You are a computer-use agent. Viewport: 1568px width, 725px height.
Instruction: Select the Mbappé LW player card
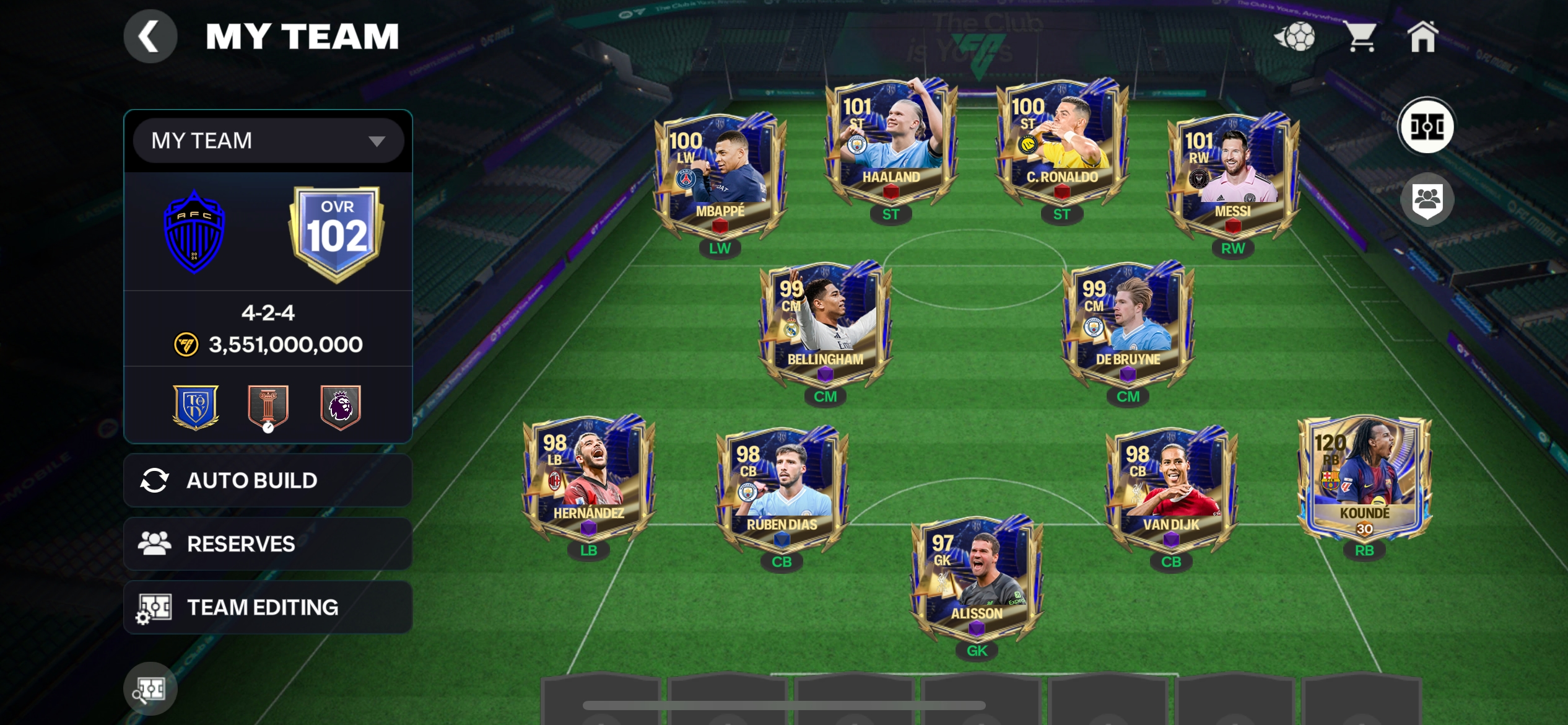[720, 177]
